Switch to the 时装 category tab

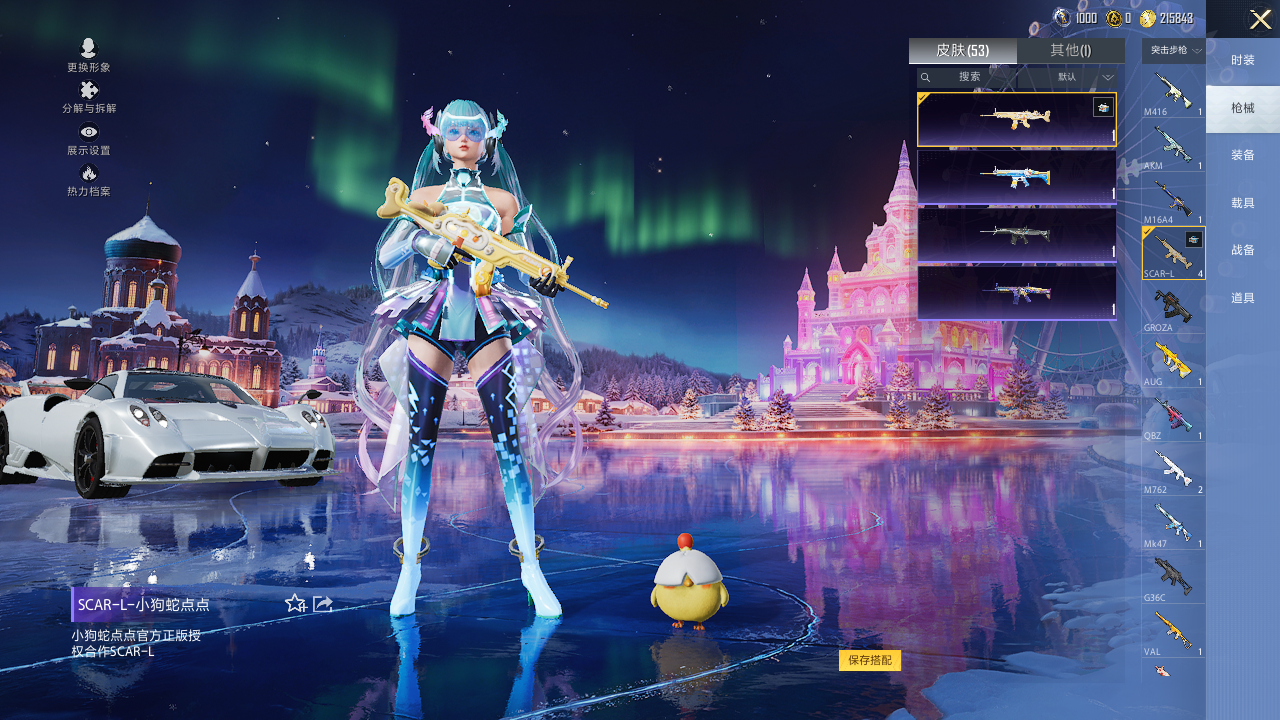1242,61
